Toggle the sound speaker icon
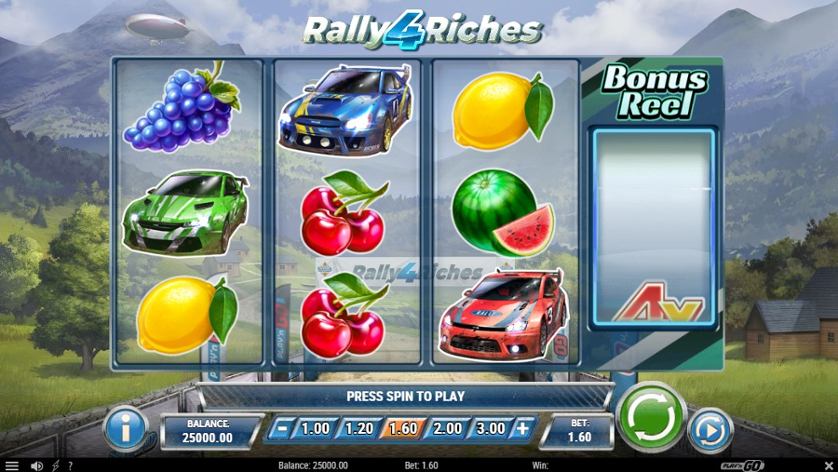Image resolution: width=838 pixels, height=472 pixels. point(37,465)
